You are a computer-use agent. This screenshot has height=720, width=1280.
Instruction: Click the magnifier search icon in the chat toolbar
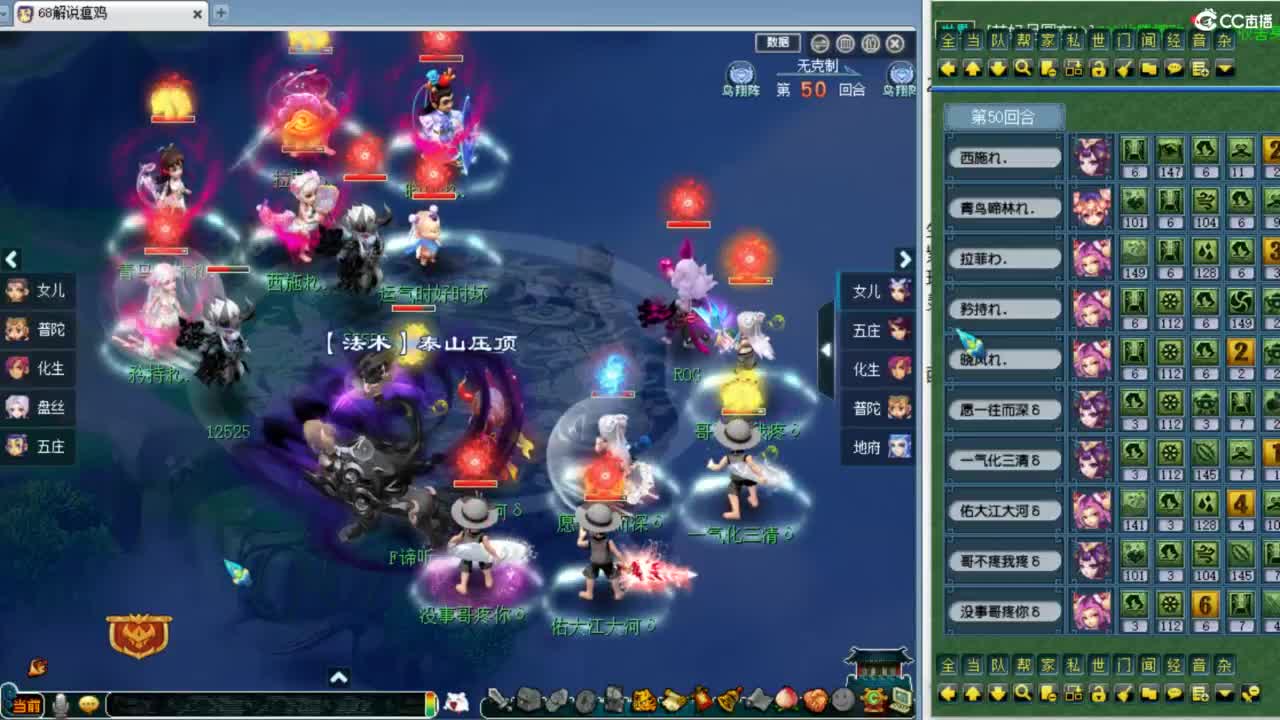pyautogui.click(x=1023, y=68)
